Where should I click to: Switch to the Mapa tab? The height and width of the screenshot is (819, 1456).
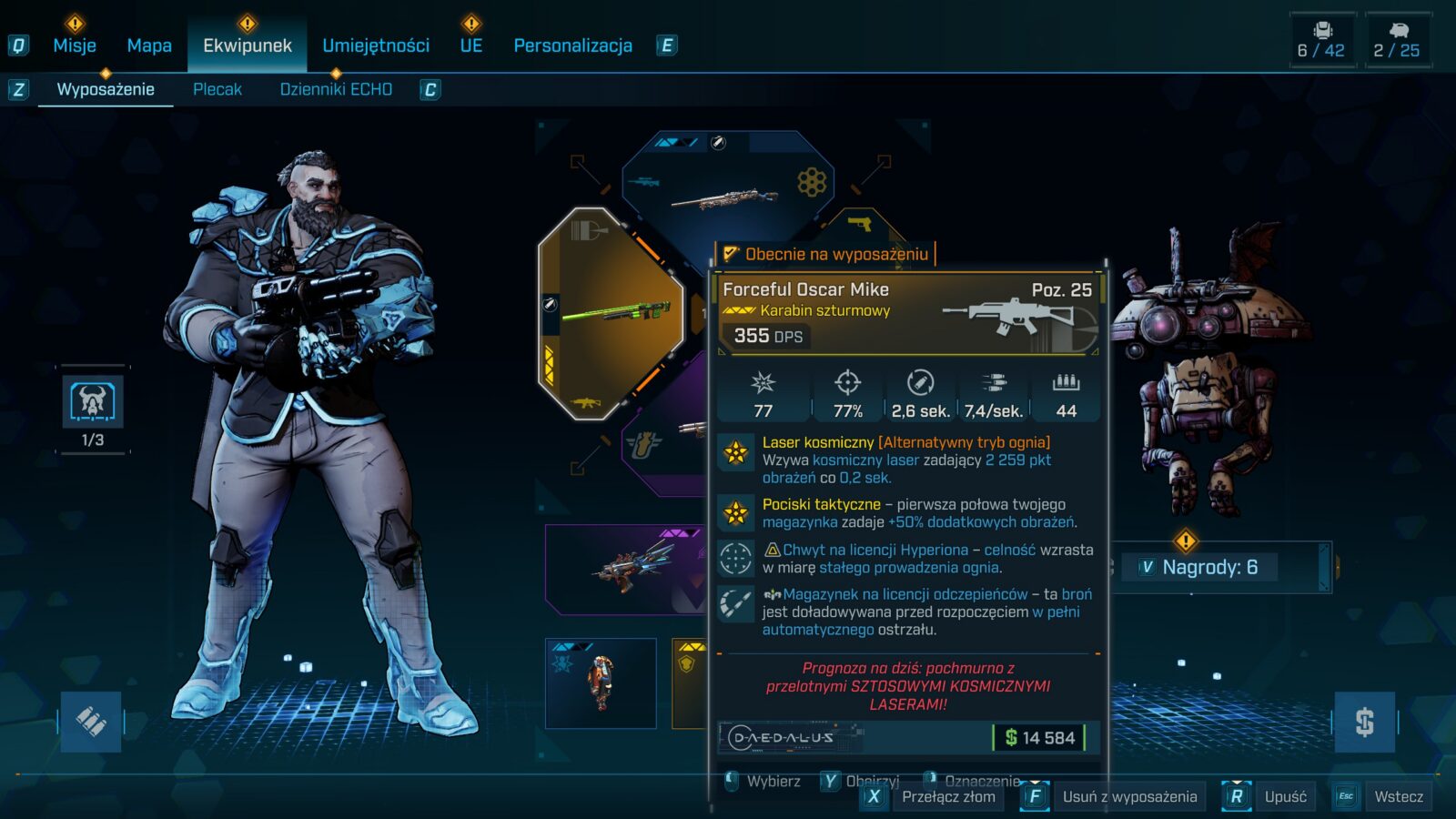[149, 45]
